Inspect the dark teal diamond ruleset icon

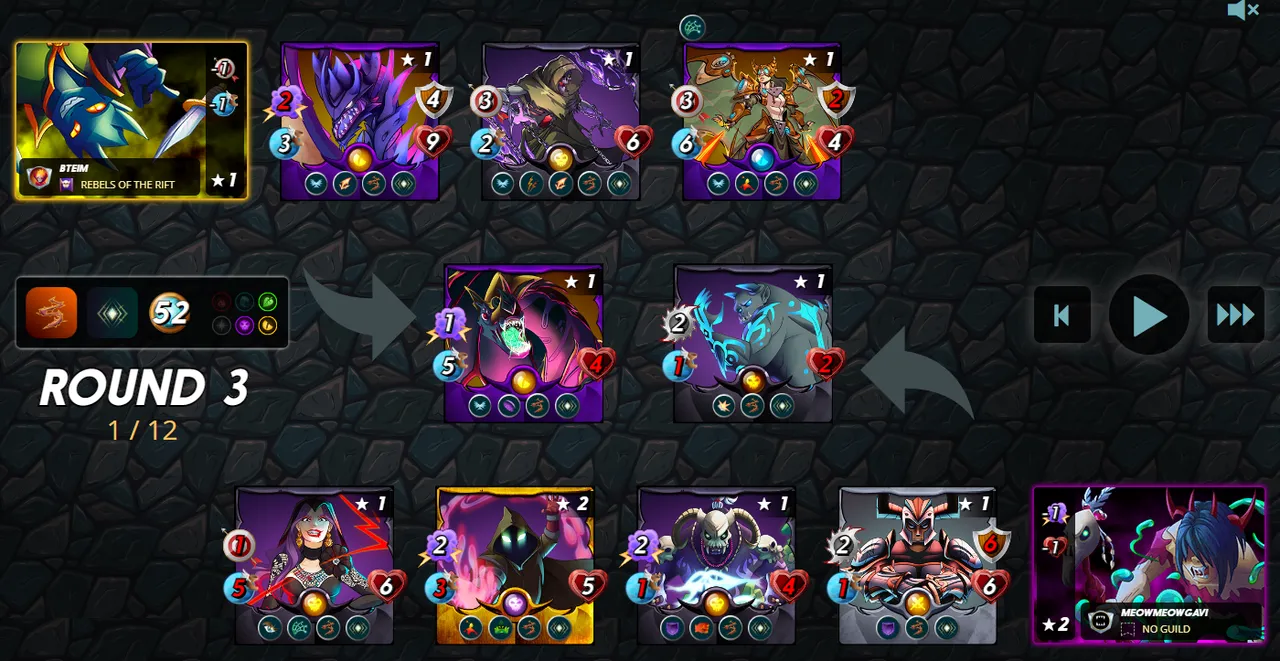[111, 313]
